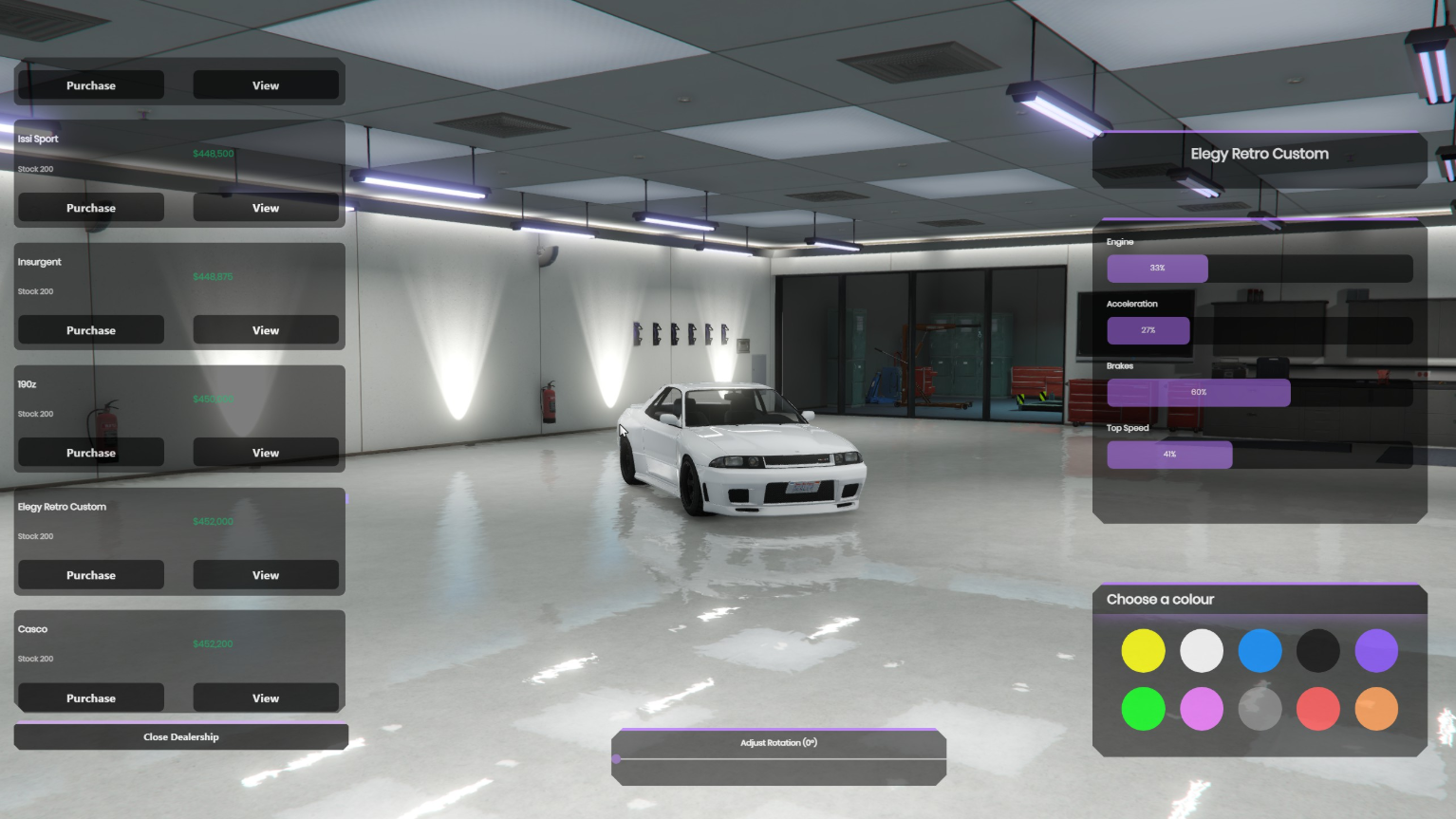Purchase the Casco
The width and height of the screenshot is (1456, 819).
click(x=91, y=698)
